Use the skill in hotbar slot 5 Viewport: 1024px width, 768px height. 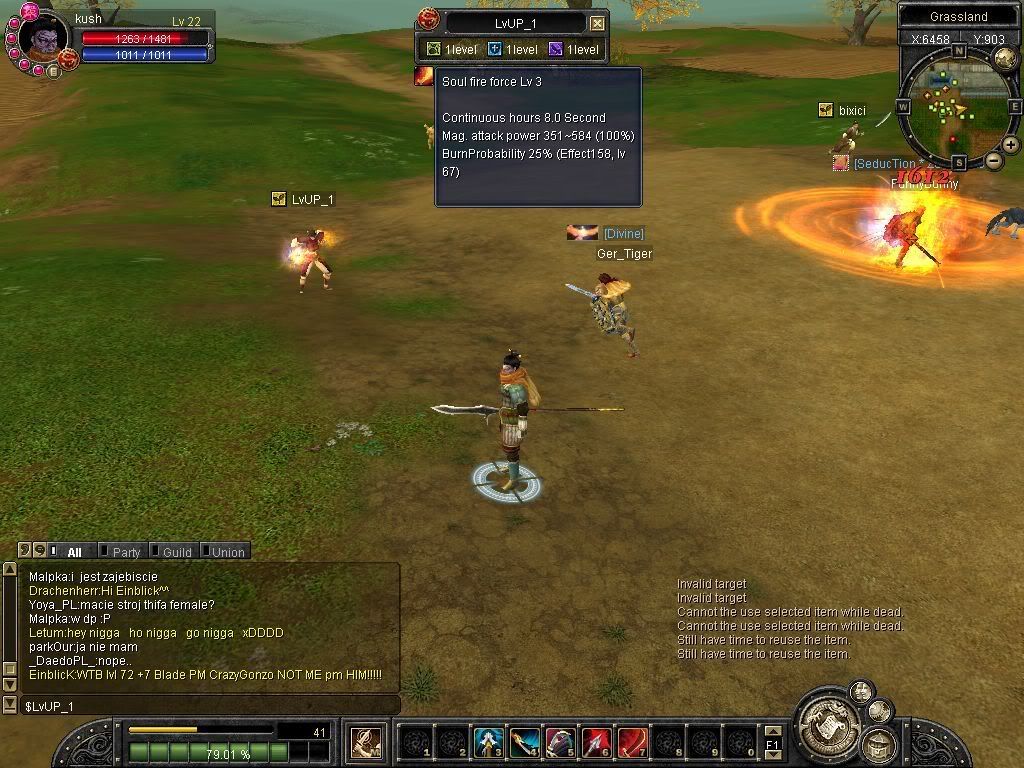coord(560,742)
